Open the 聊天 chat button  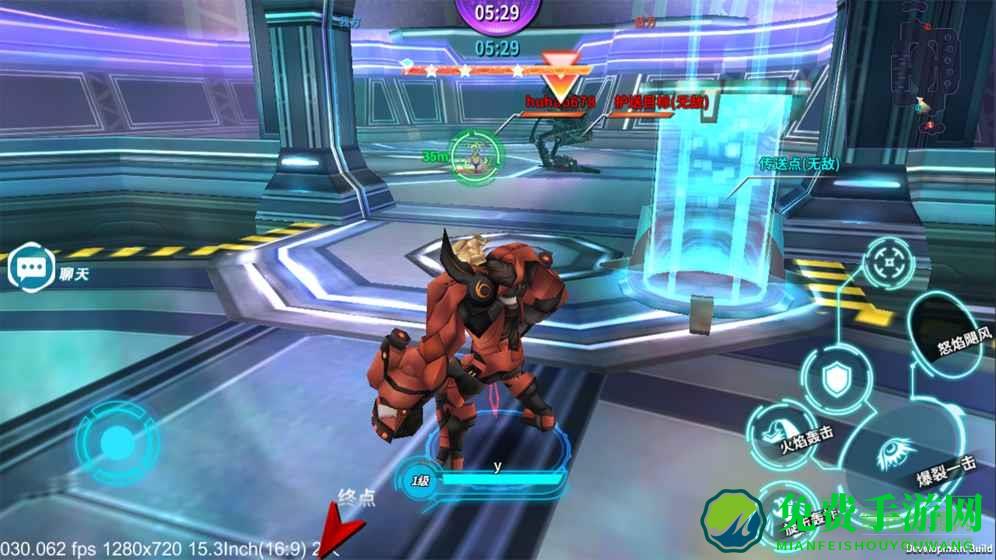(x=29, y=269)
